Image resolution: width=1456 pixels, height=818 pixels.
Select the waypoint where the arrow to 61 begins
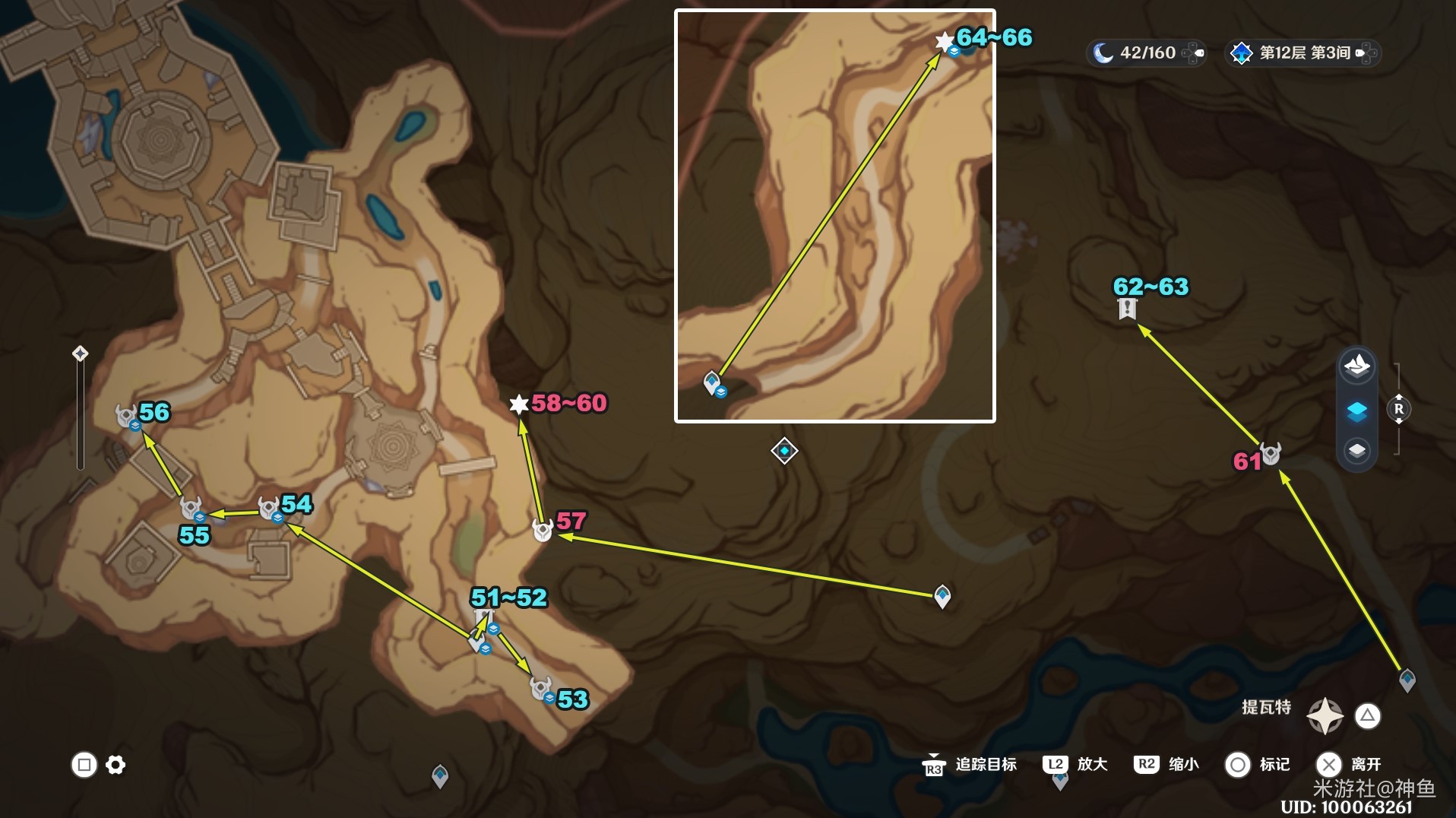(x=1407, y=679)
